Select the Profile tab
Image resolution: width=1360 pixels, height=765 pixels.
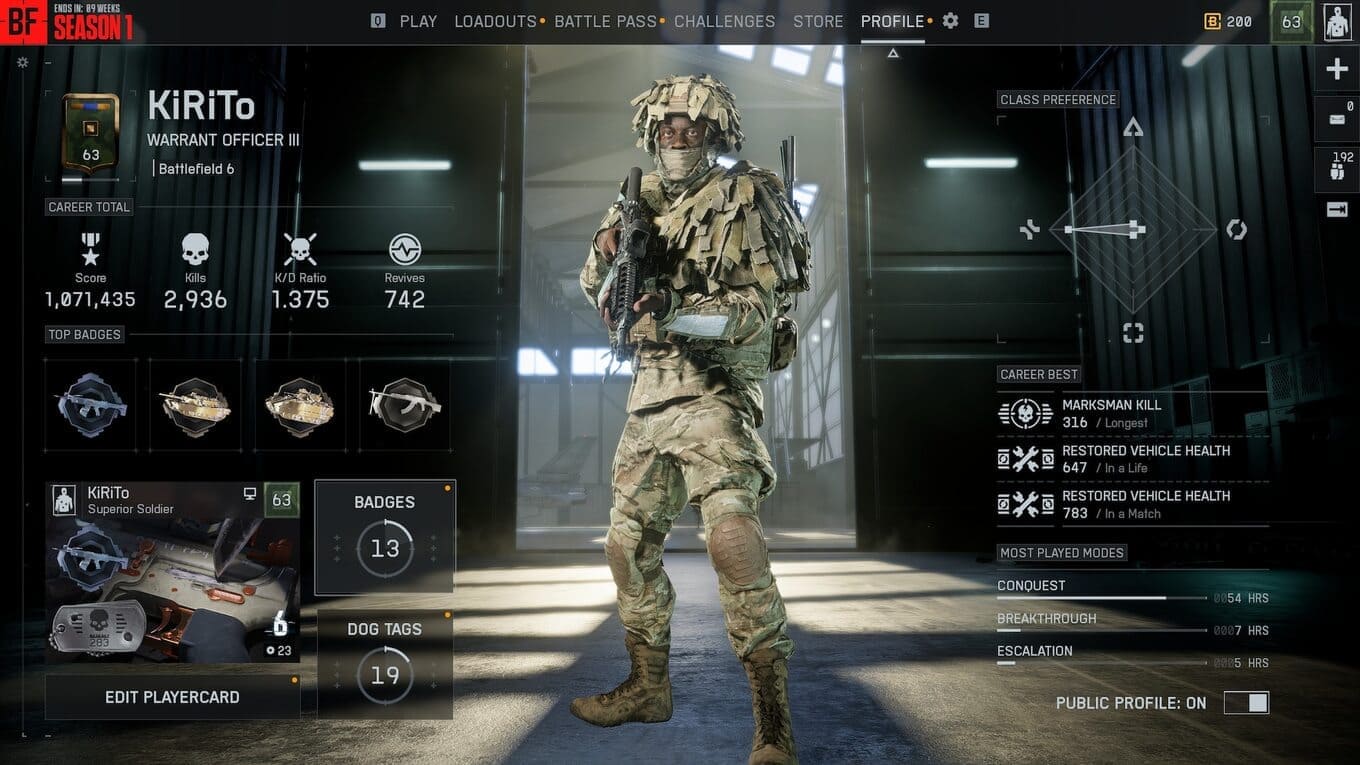[892, 21]
